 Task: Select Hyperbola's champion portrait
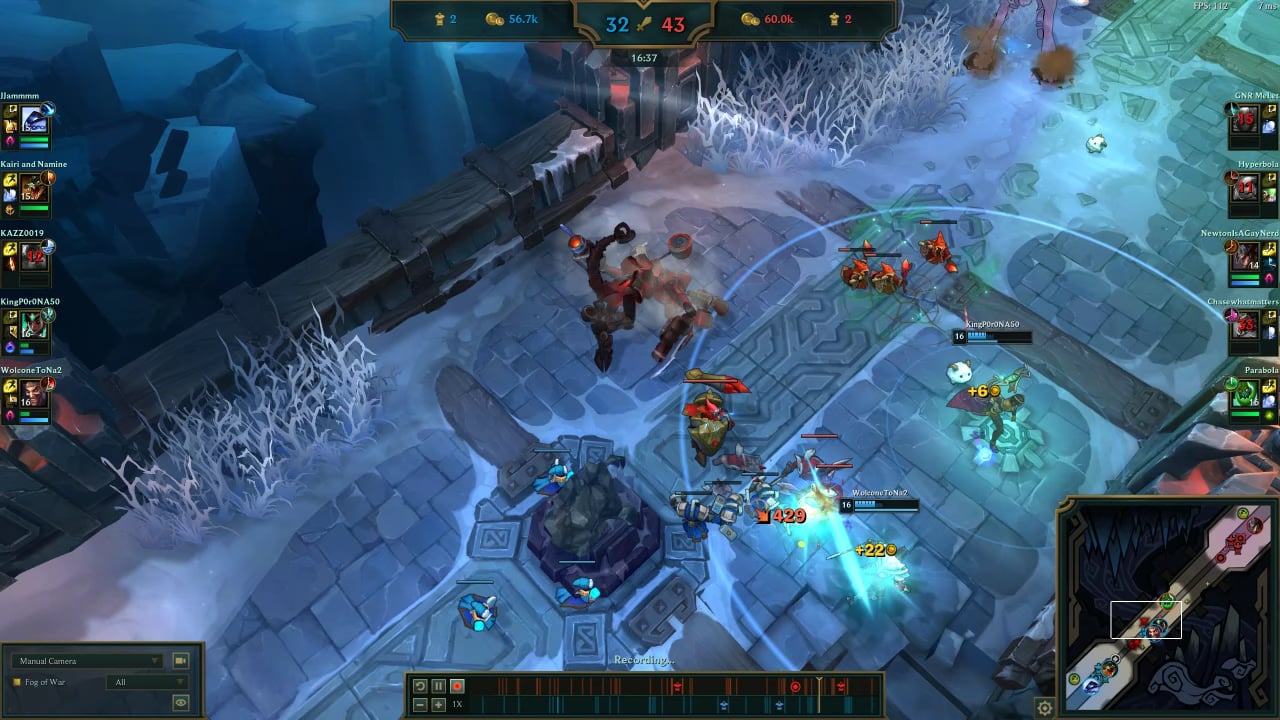point(1245,187)
